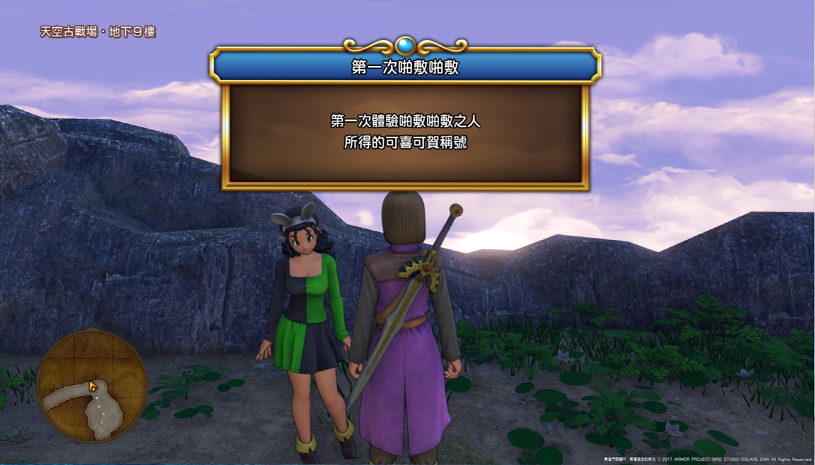Dismiss the 第一次啪敷啪敷 title notification
Viewport: 815px width, 465px height.
point(405,132)
